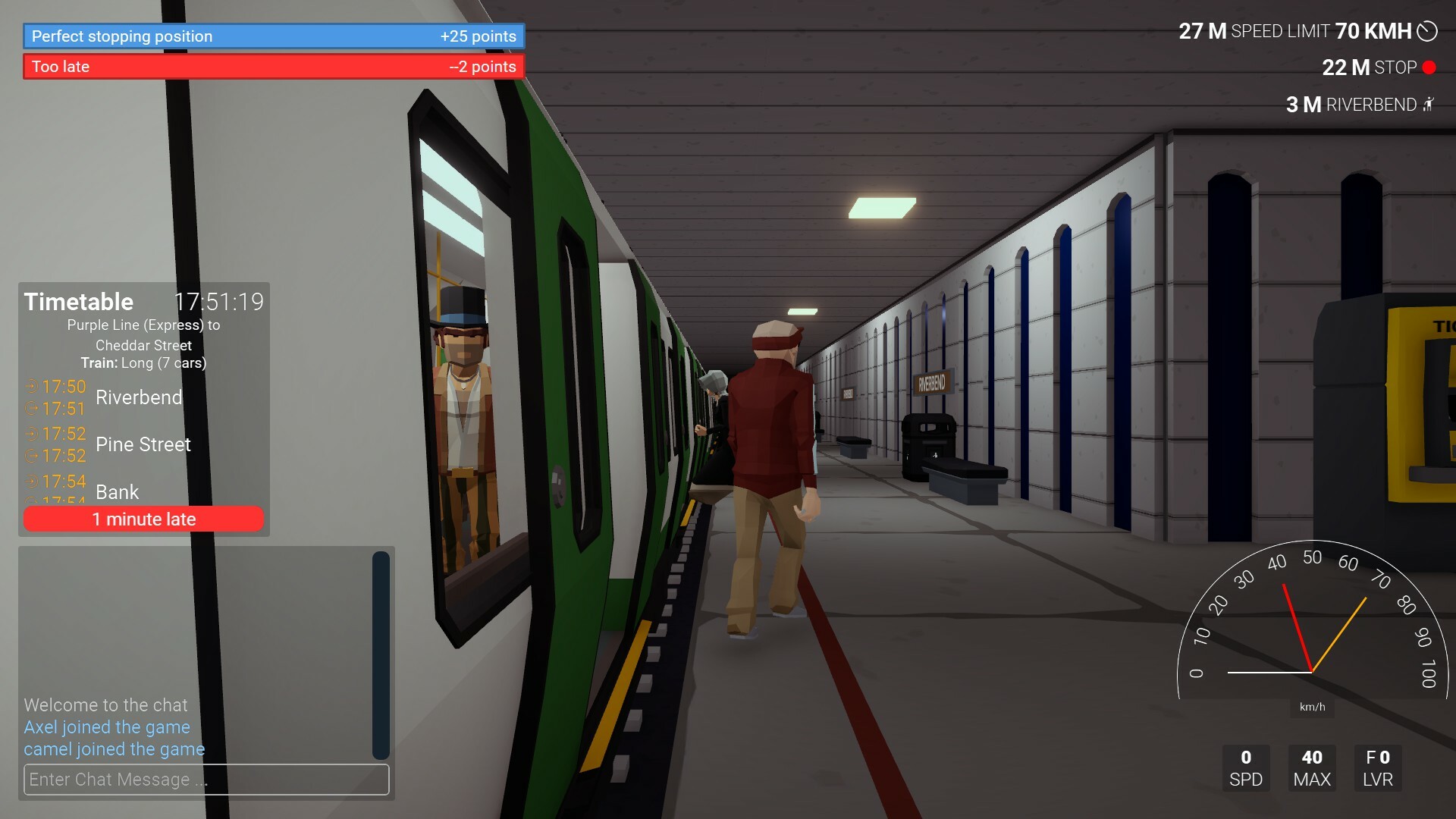Screen dimensions: 1456x819
Task: Select Riverbend in the timetable list
Action: click(138, 397)
